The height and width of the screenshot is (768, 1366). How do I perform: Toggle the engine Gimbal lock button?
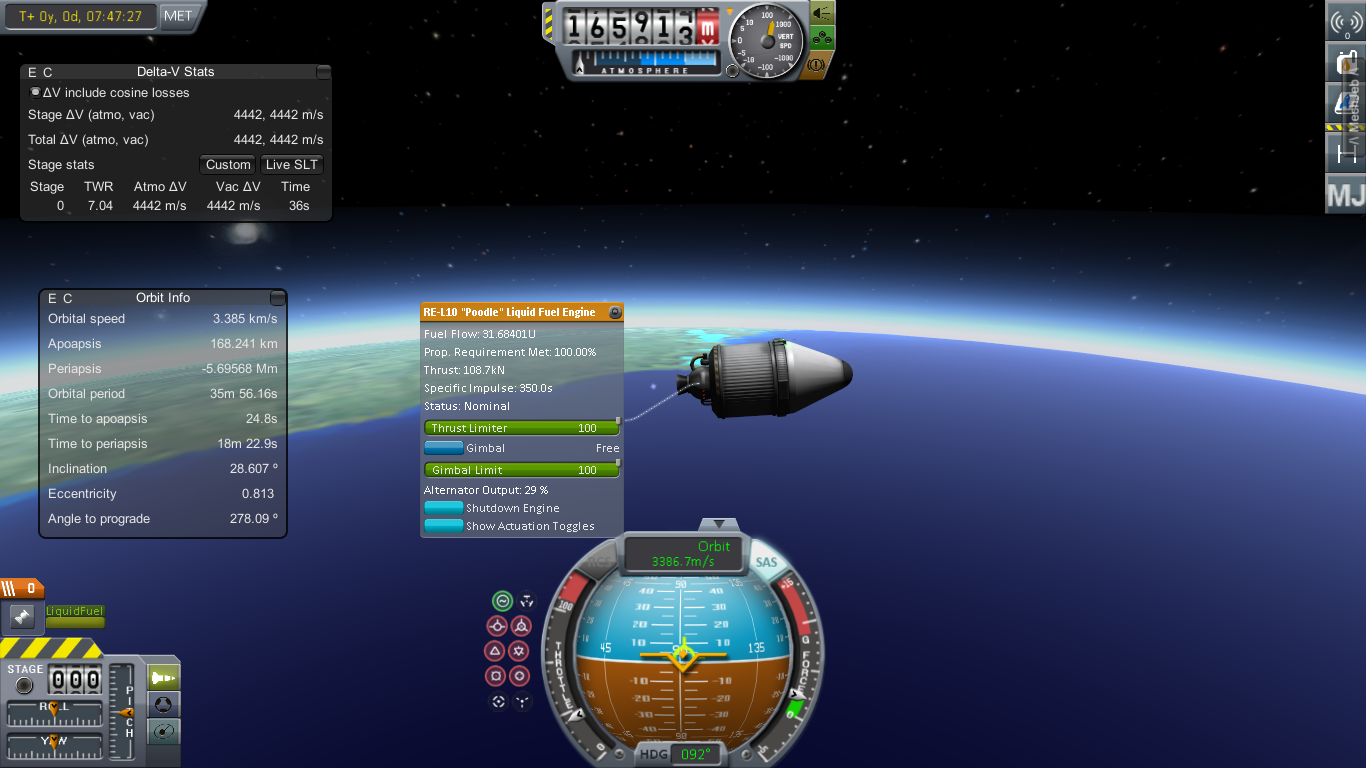coord(444,448)
